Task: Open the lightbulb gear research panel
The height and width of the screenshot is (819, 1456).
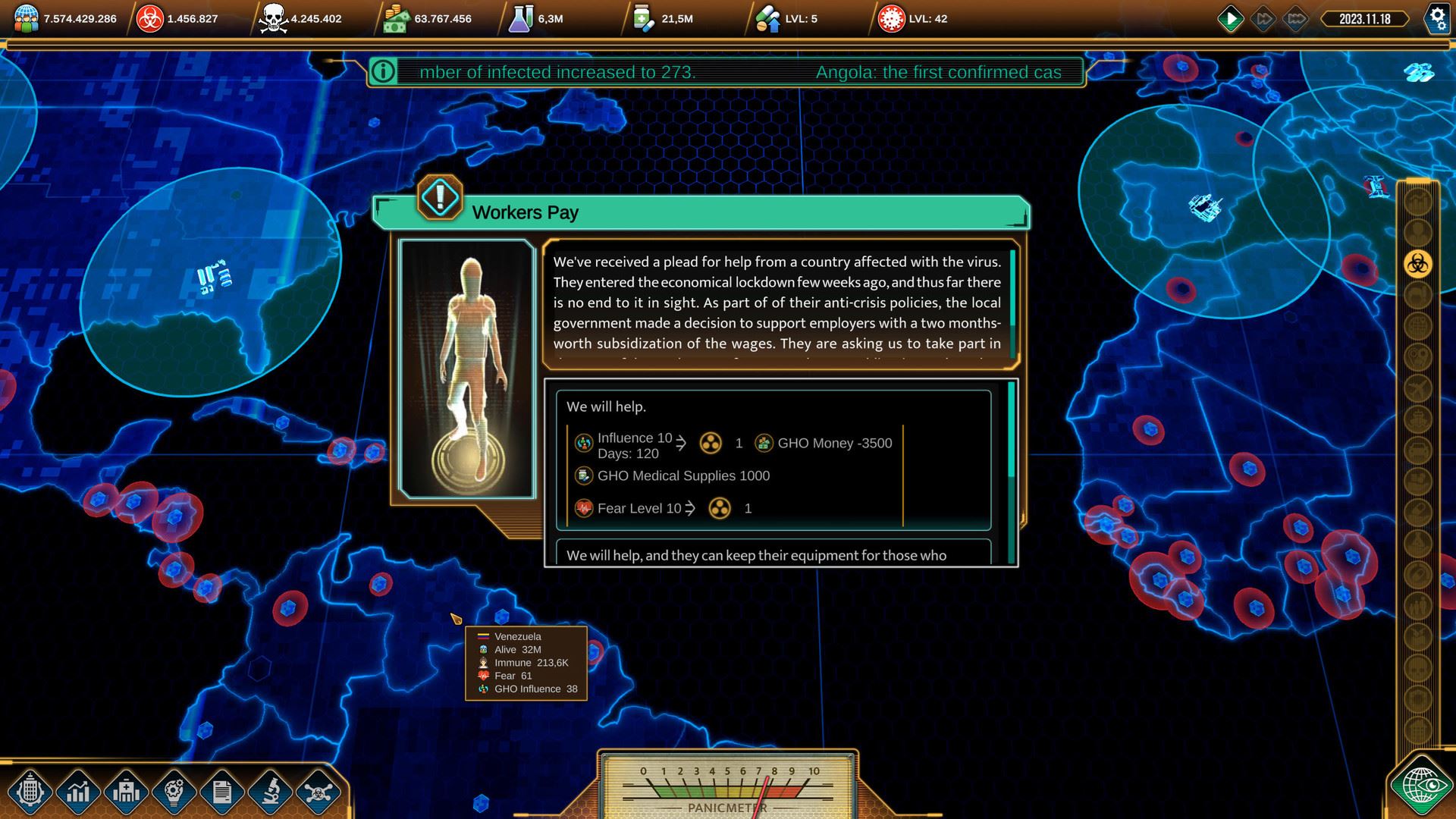Action: click(x=174, y=792)
